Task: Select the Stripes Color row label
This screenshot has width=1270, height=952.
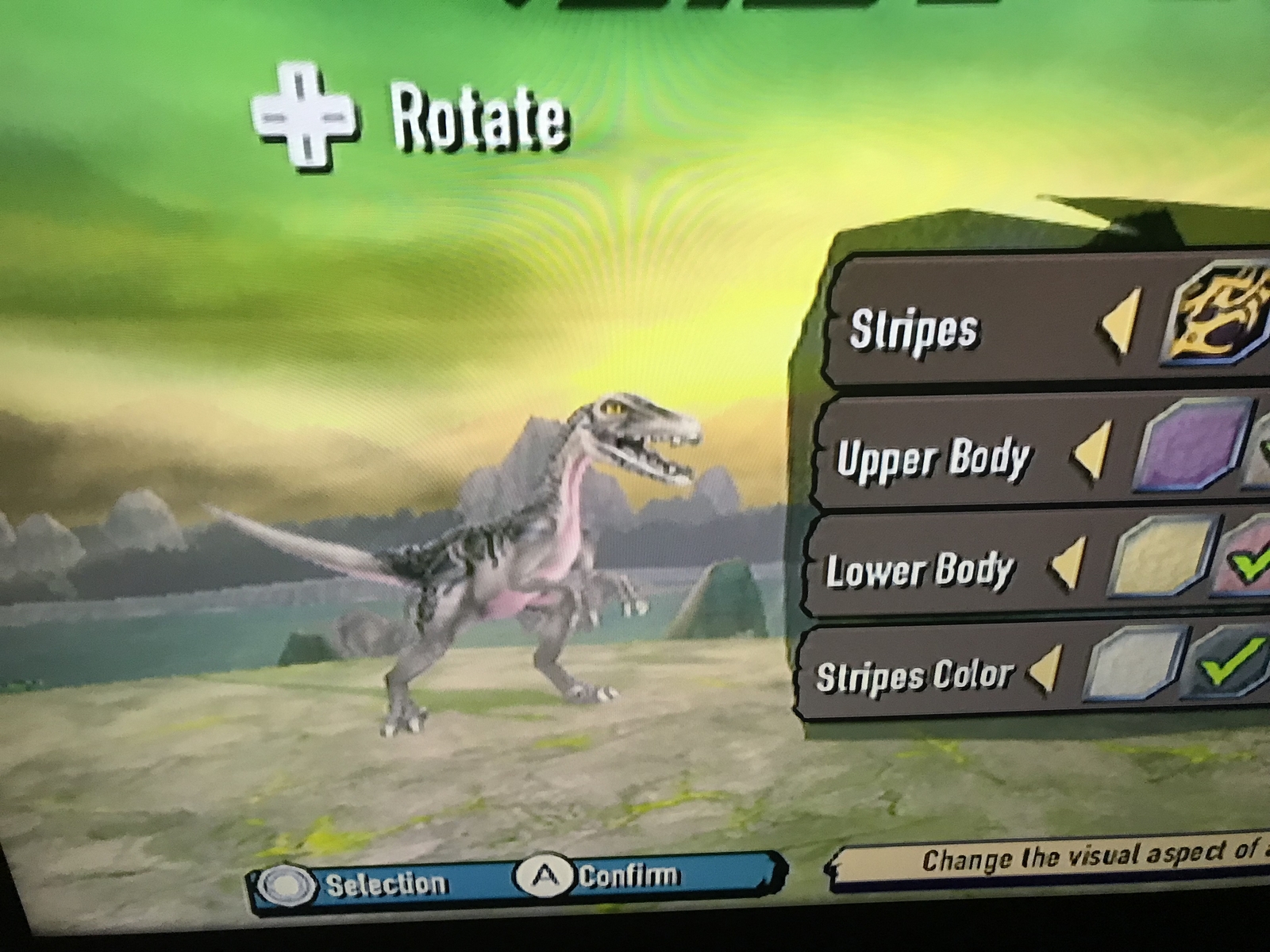Action: 914,676
